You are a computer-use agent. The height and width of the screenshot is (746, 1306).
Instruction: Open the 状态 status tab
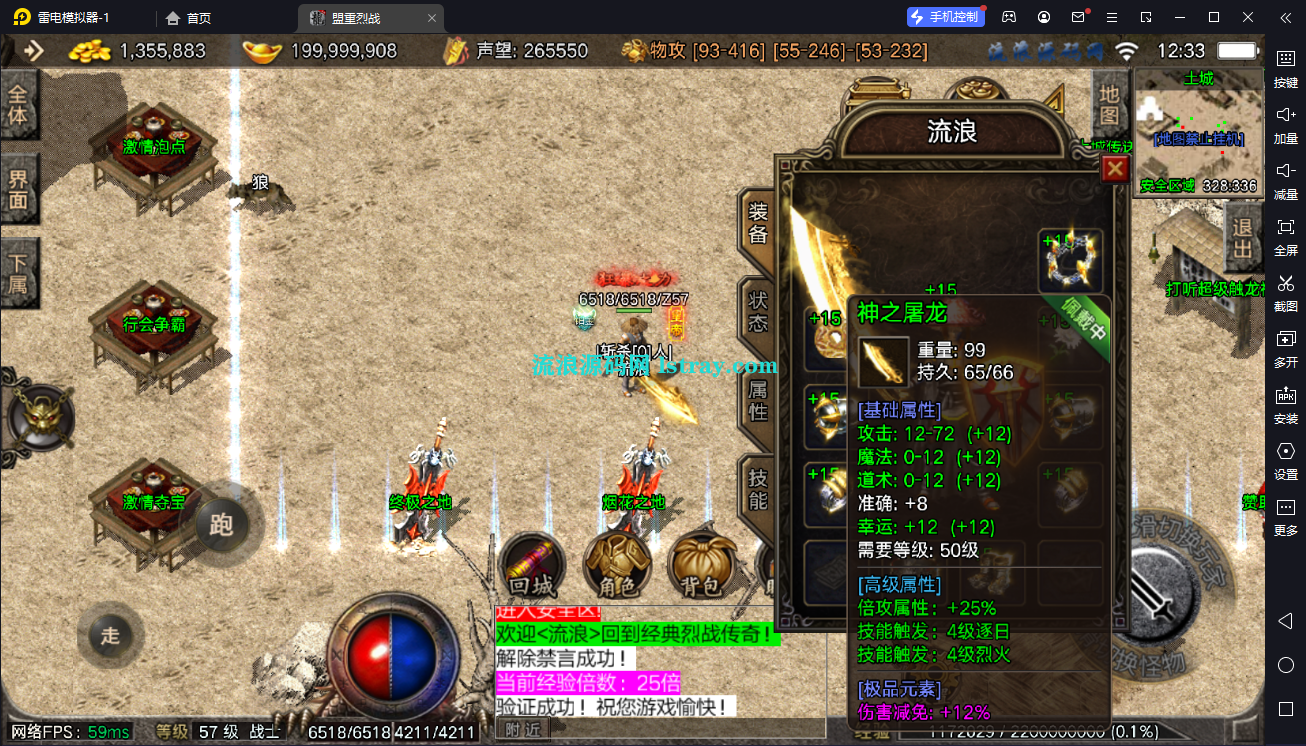click(758, 310)
